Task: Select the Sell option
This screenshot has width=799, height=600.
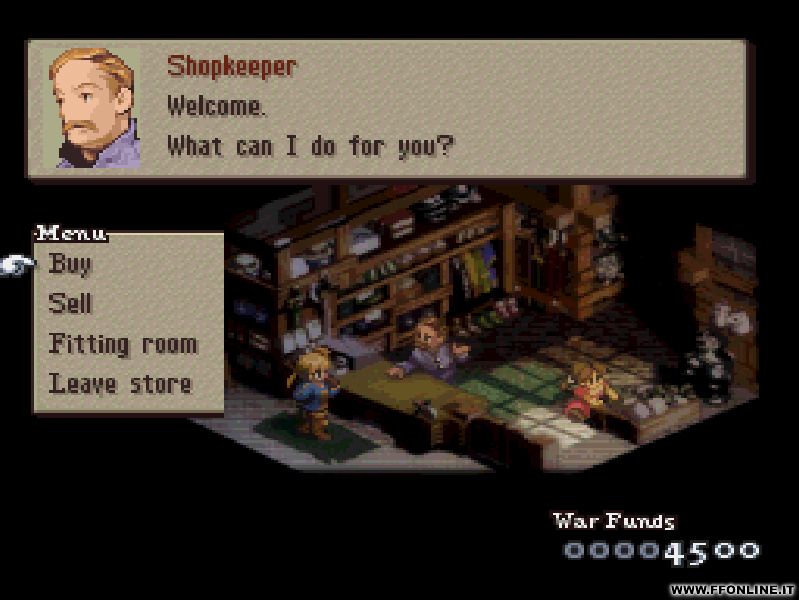Action: [x=70, y=304]
